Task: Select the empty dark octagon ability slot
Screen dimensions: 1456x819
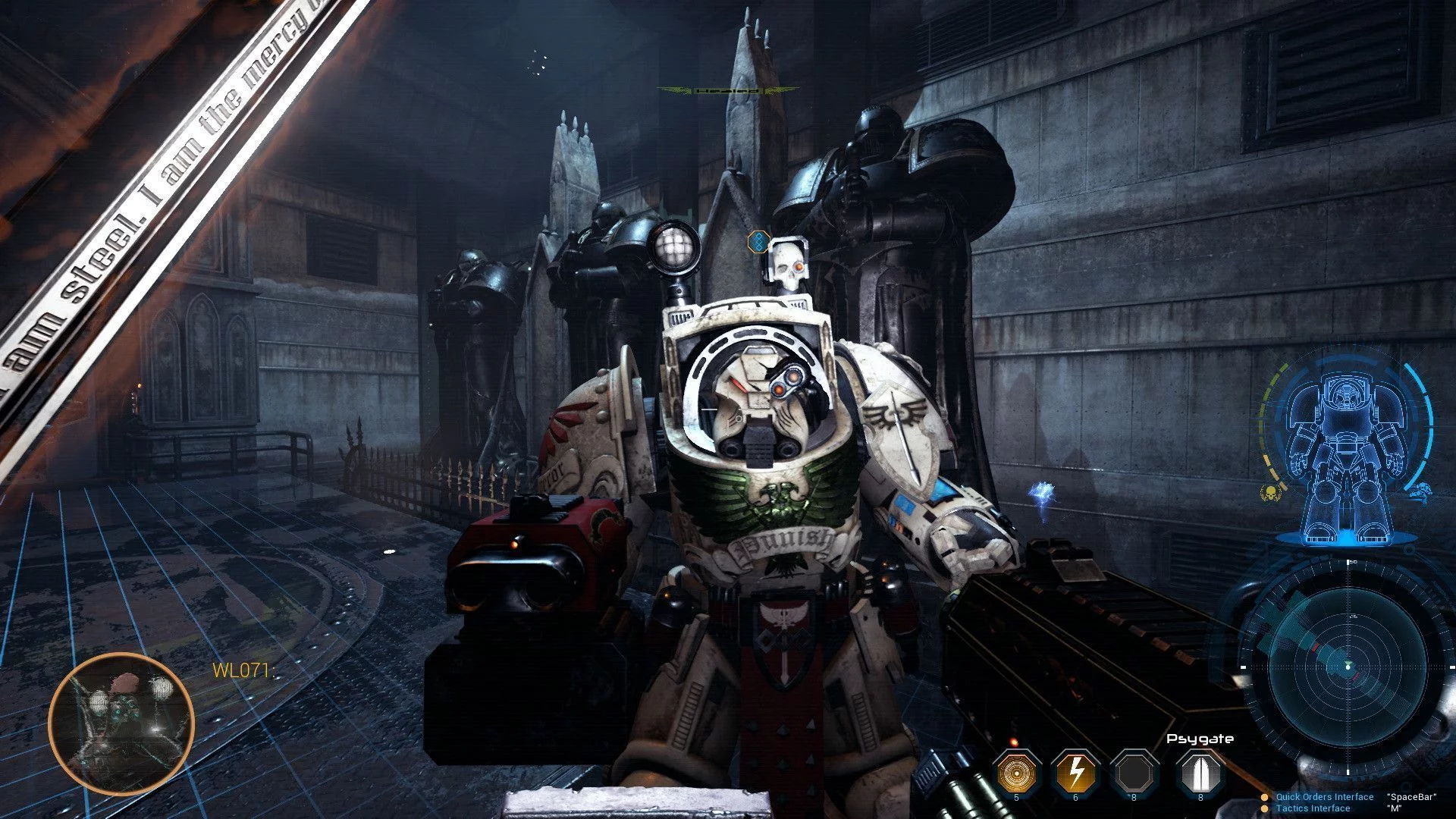Action: (x=1135, y=772)
